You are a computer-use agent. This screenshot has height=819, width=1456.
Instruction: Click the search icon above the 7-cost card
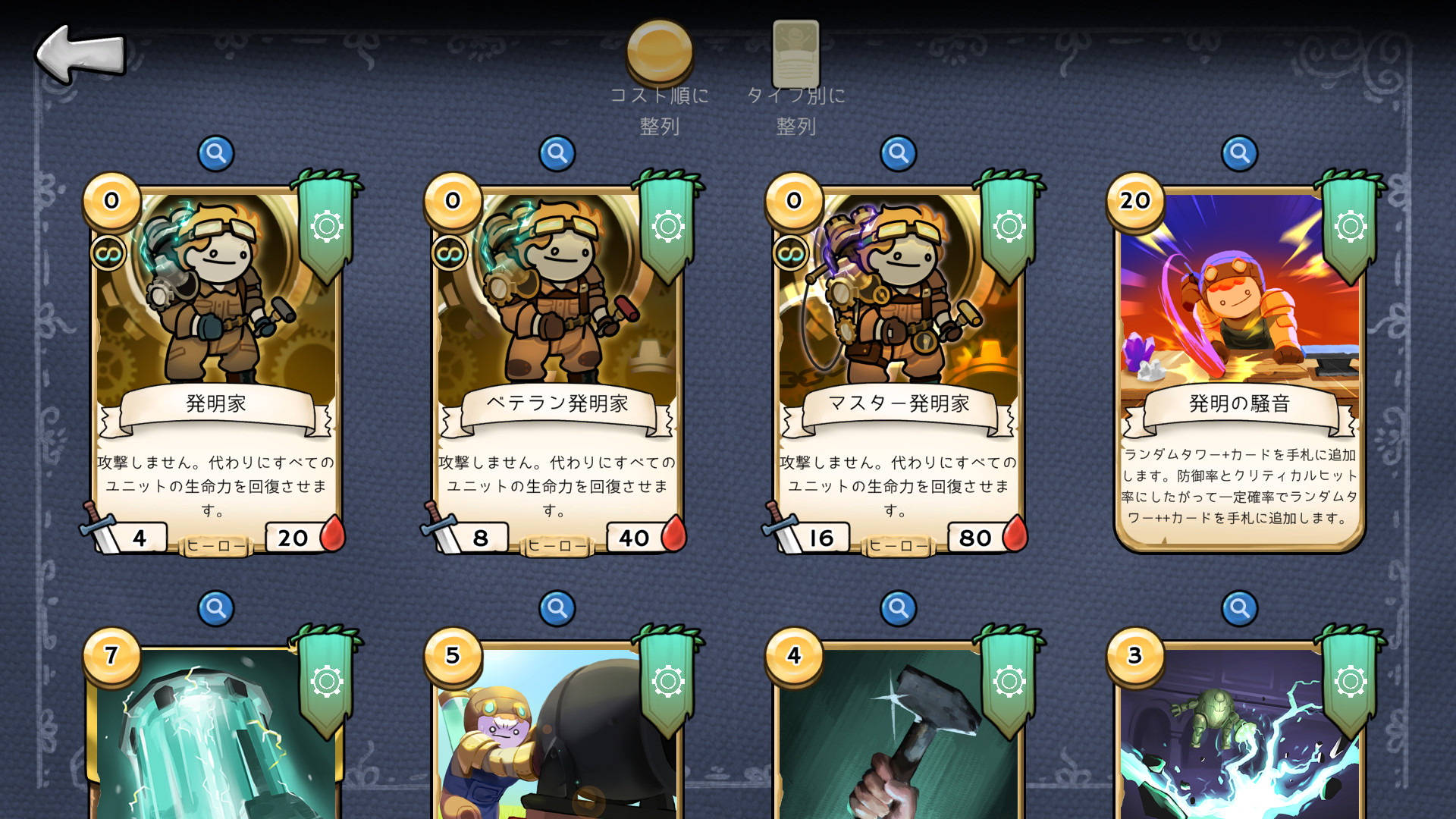click(x=216, y=609)
